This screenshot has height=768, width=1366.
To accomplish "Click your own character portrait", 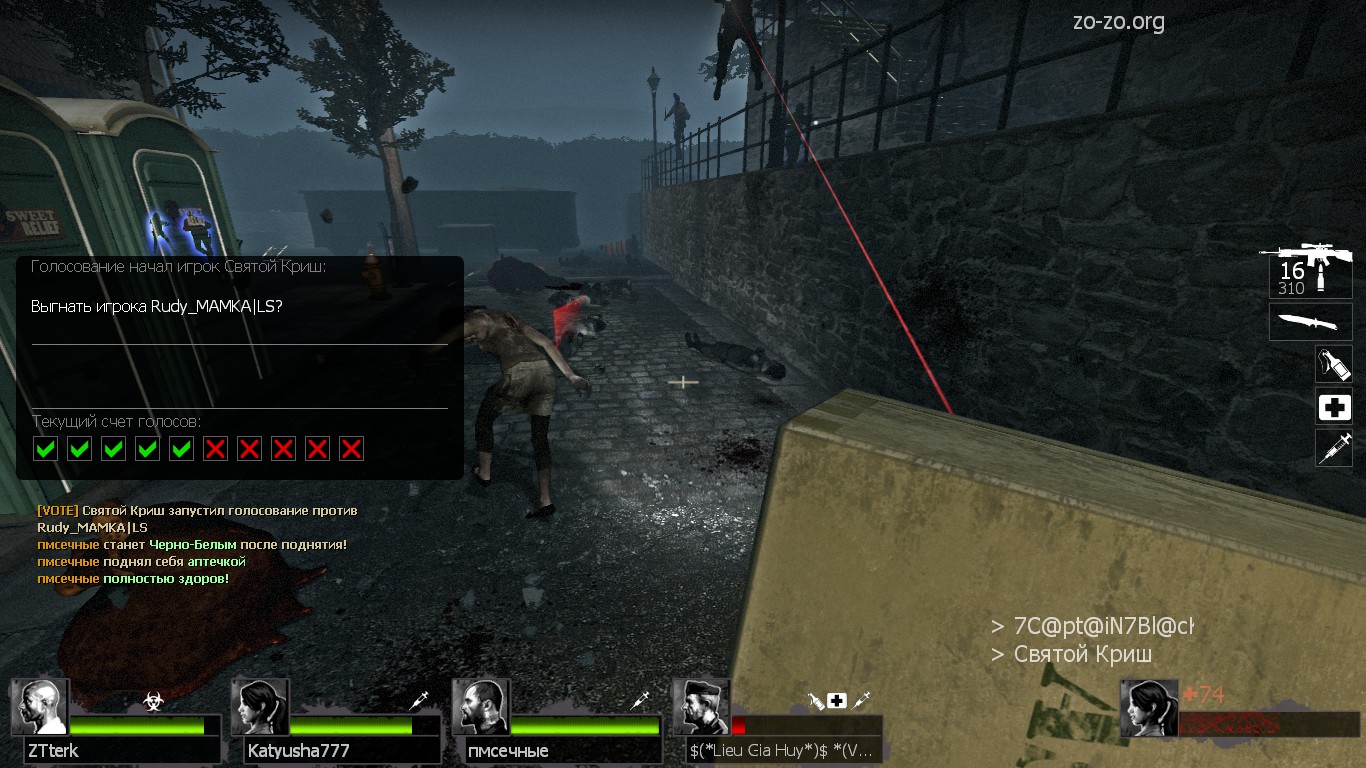I will point(1149,707).
